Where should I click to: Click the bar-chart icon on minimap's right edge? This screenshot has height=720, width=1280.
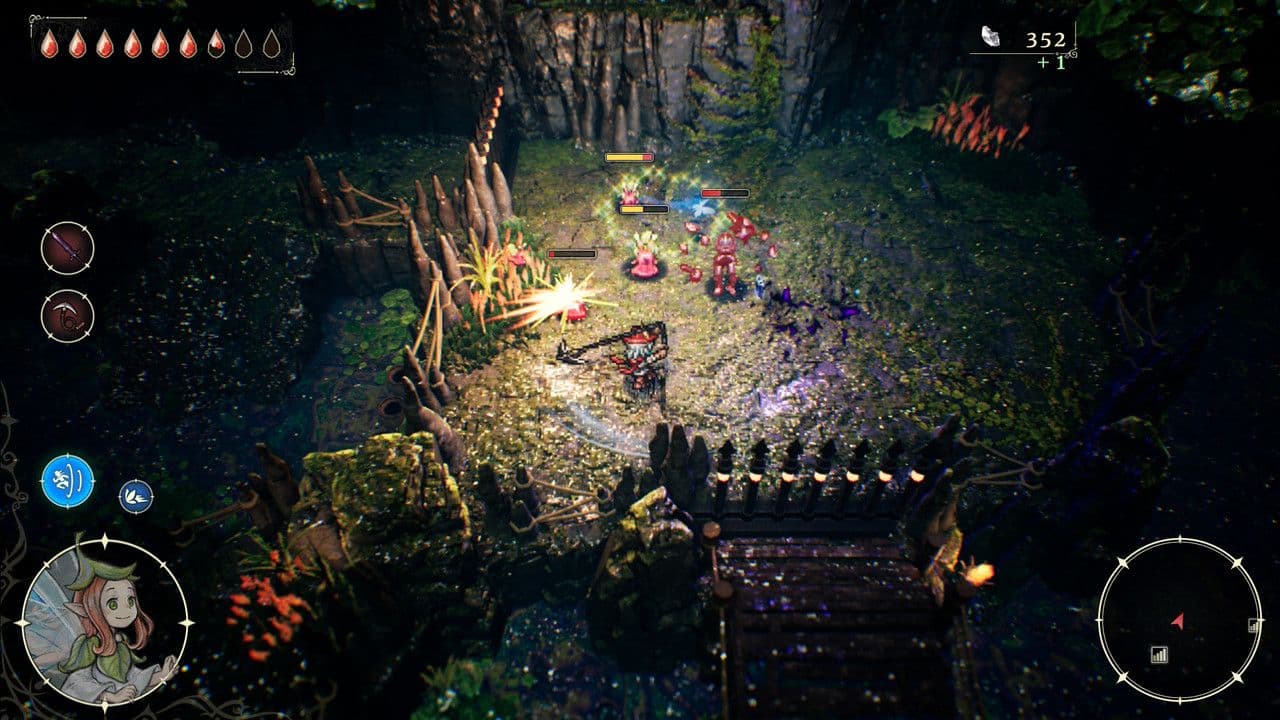point(1253,625)
